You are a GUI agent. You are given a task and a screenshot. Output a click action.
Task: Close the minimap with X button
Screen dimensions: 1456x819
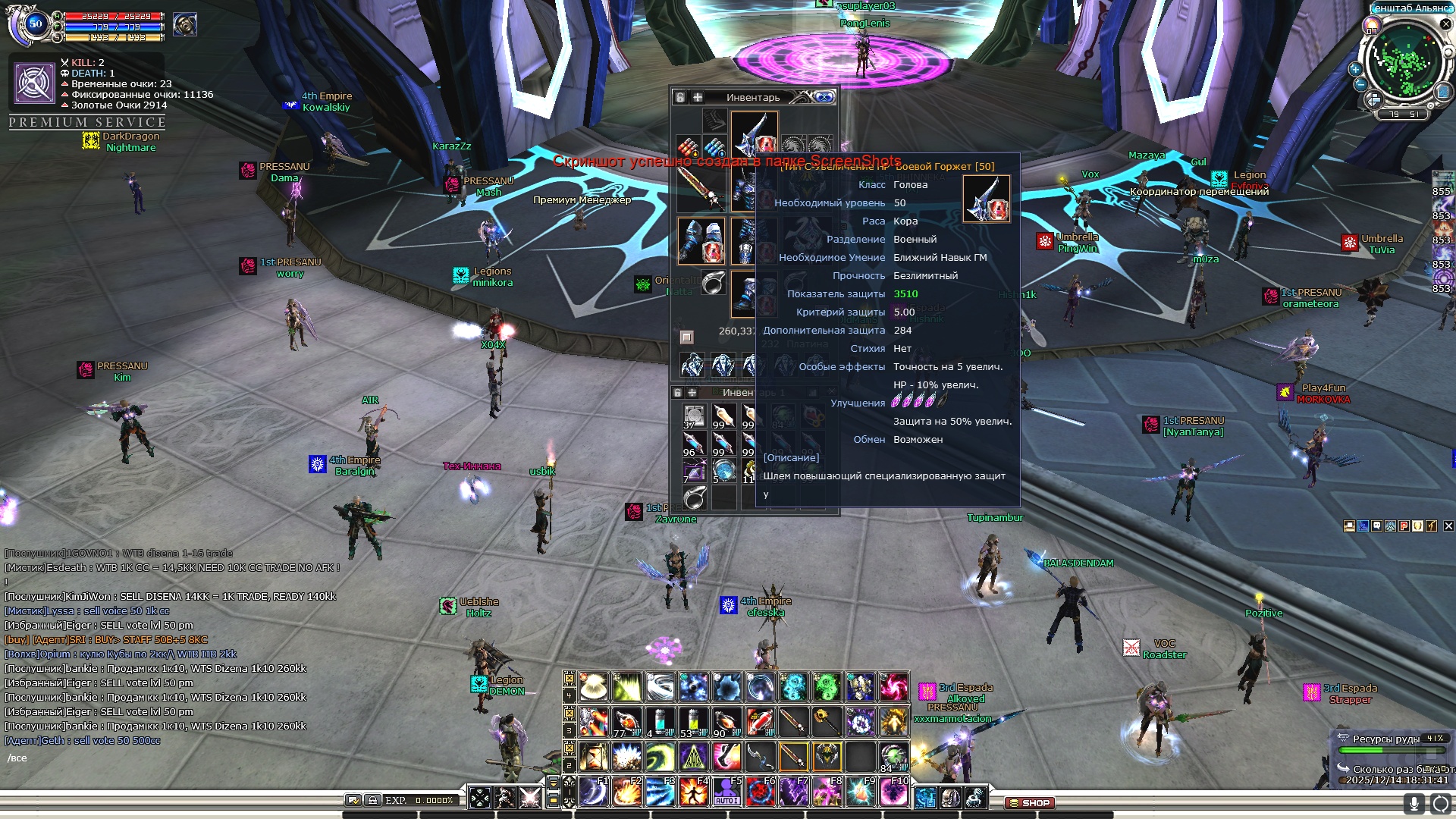pyautogui.click(x=1445, y=24)
